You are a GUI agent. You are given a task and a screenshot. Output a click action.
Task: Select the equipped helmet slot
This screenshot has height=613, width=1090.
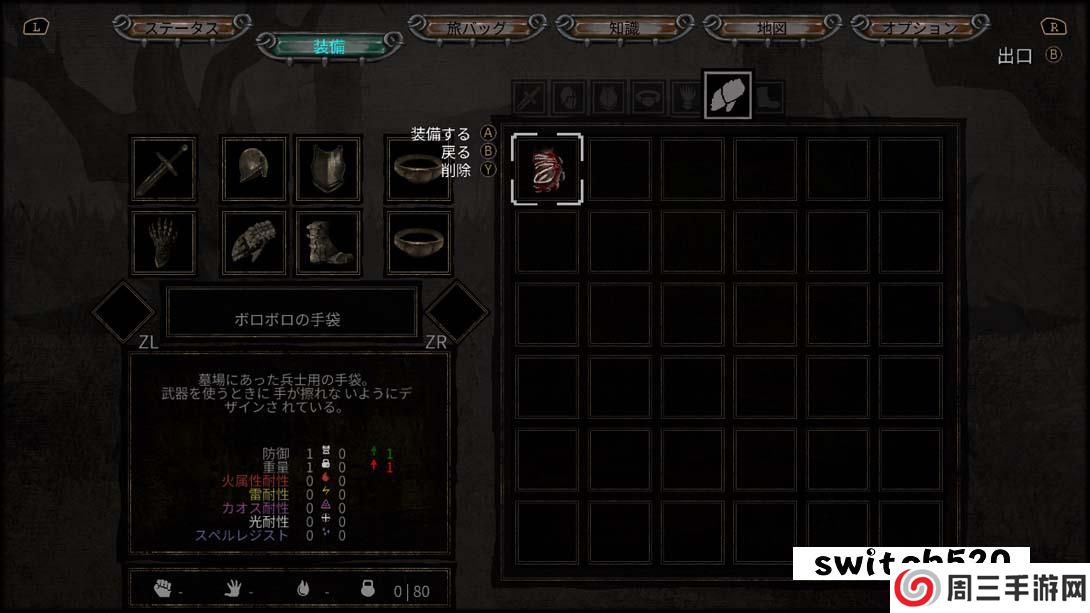(254, 169)
